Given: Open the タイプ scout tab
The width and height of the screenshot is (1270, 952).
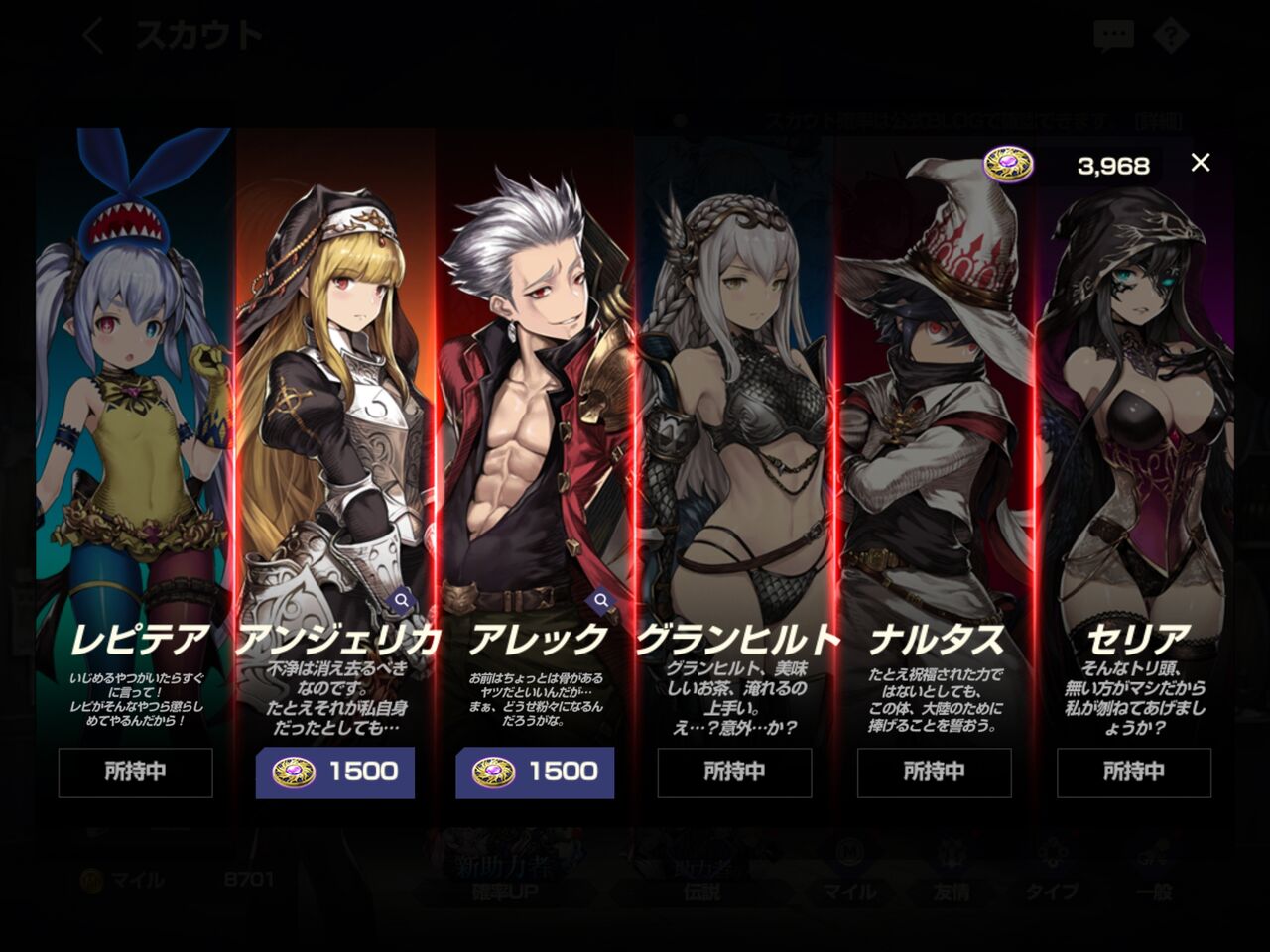Looking at the screenshot, I should tap(1055, 892).
